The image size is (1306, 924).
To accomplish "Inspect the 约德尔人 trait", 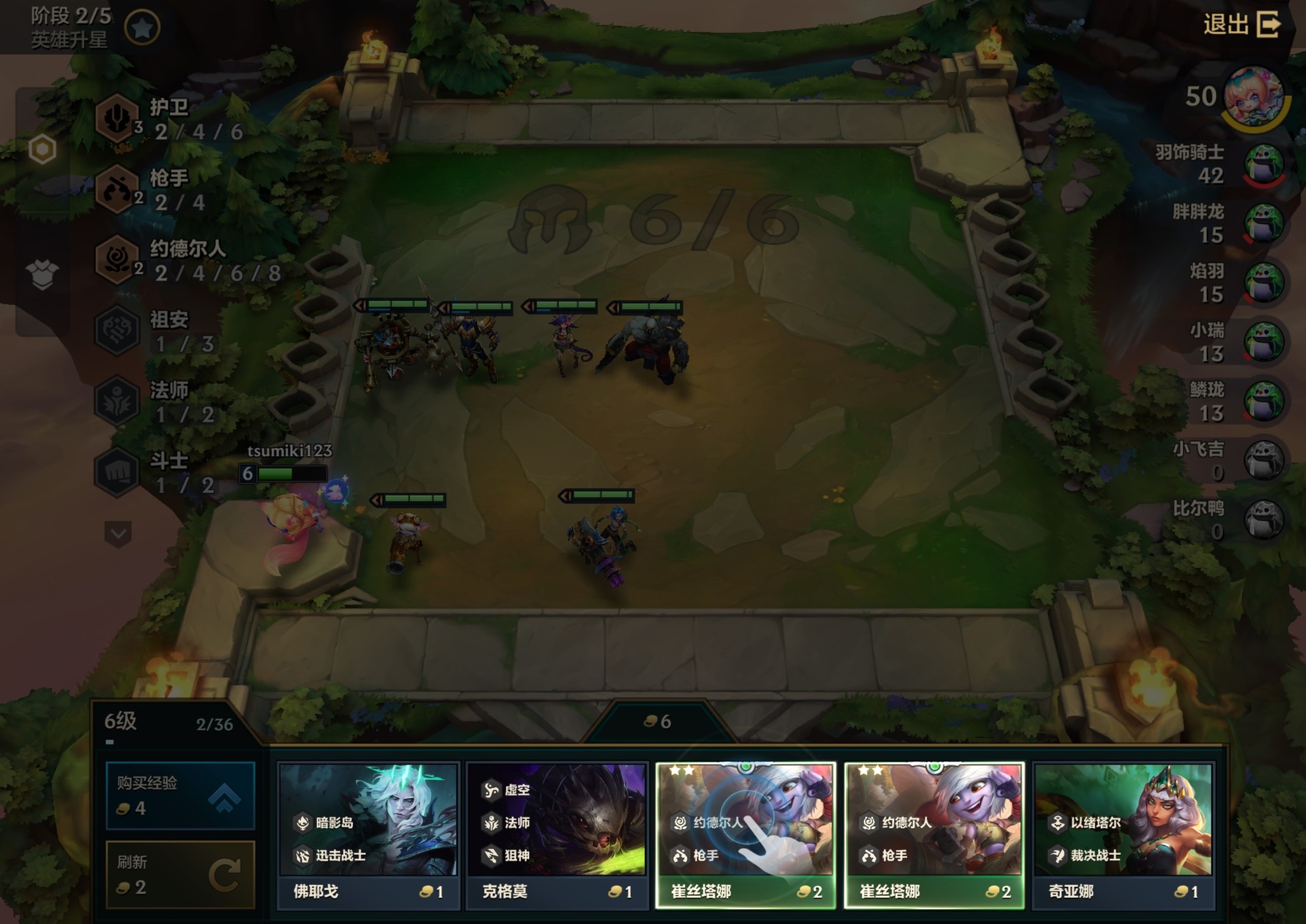I will pyautogui.click(x=118, y=260).
